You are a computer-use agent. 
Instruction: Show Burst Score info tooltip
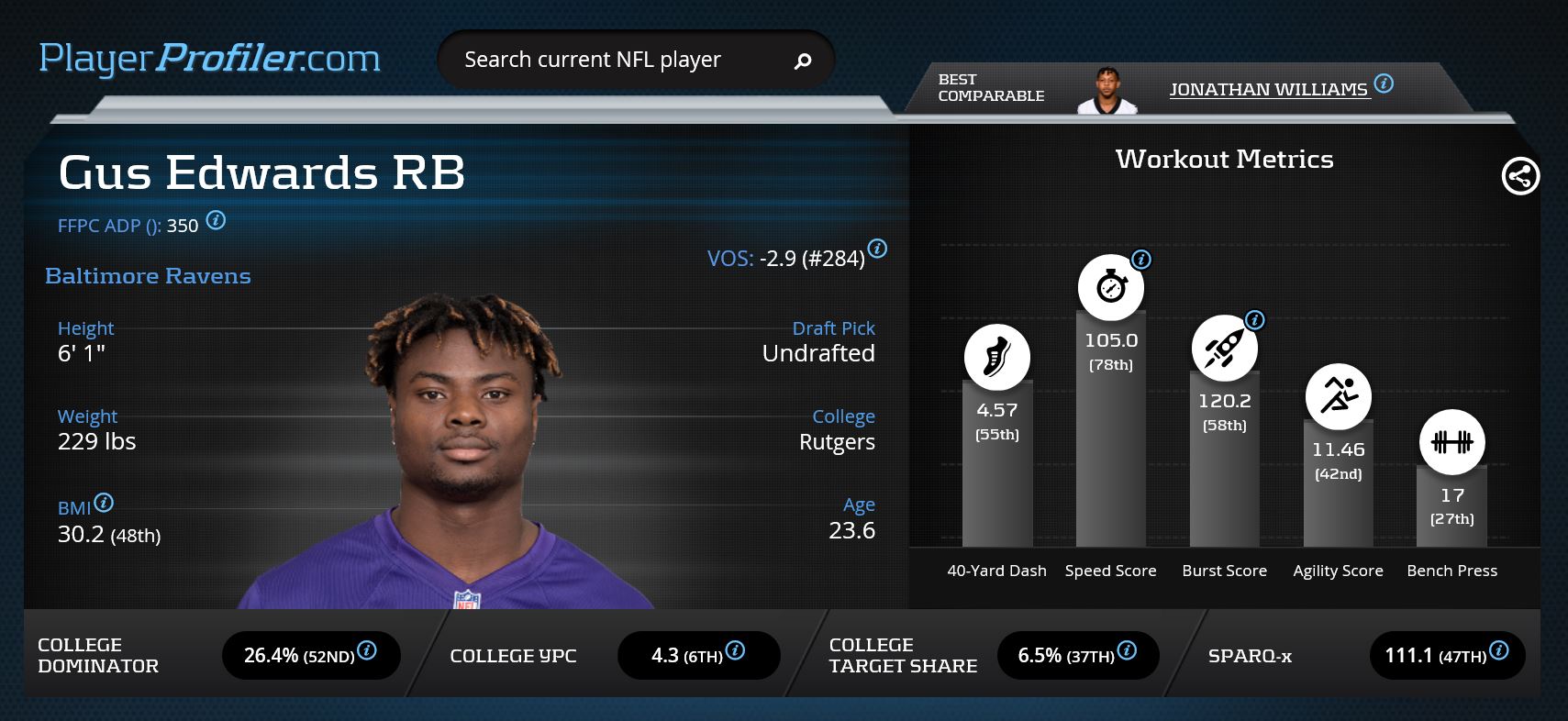[1255, 320]
